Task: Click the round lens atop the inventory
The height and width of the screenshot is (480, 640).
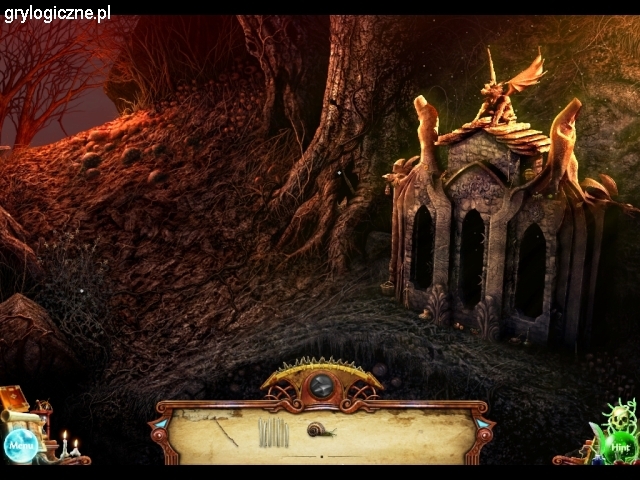Action: (321, 385)
